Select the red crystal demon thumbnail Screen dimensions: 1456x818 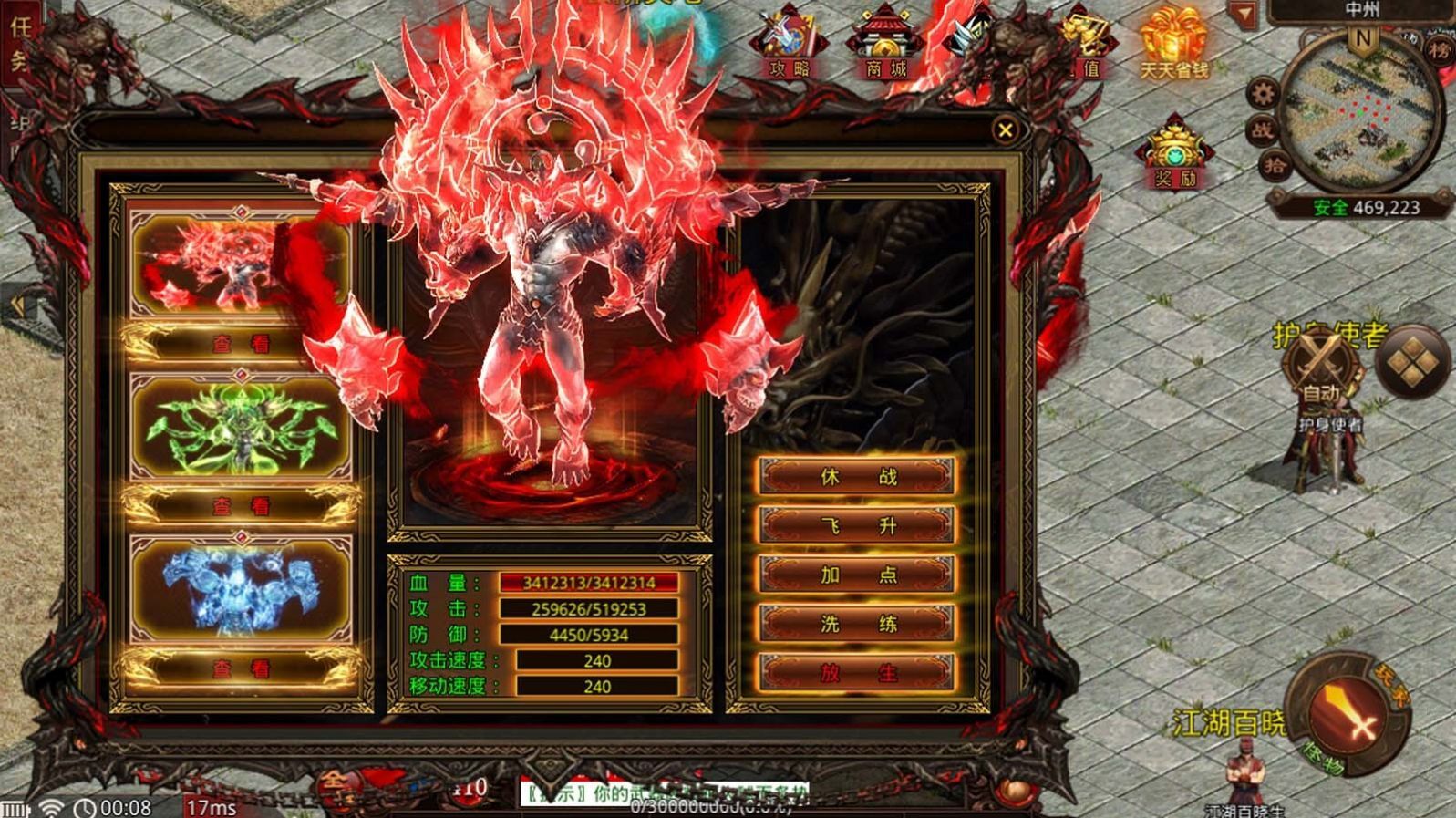coord(241,264)
